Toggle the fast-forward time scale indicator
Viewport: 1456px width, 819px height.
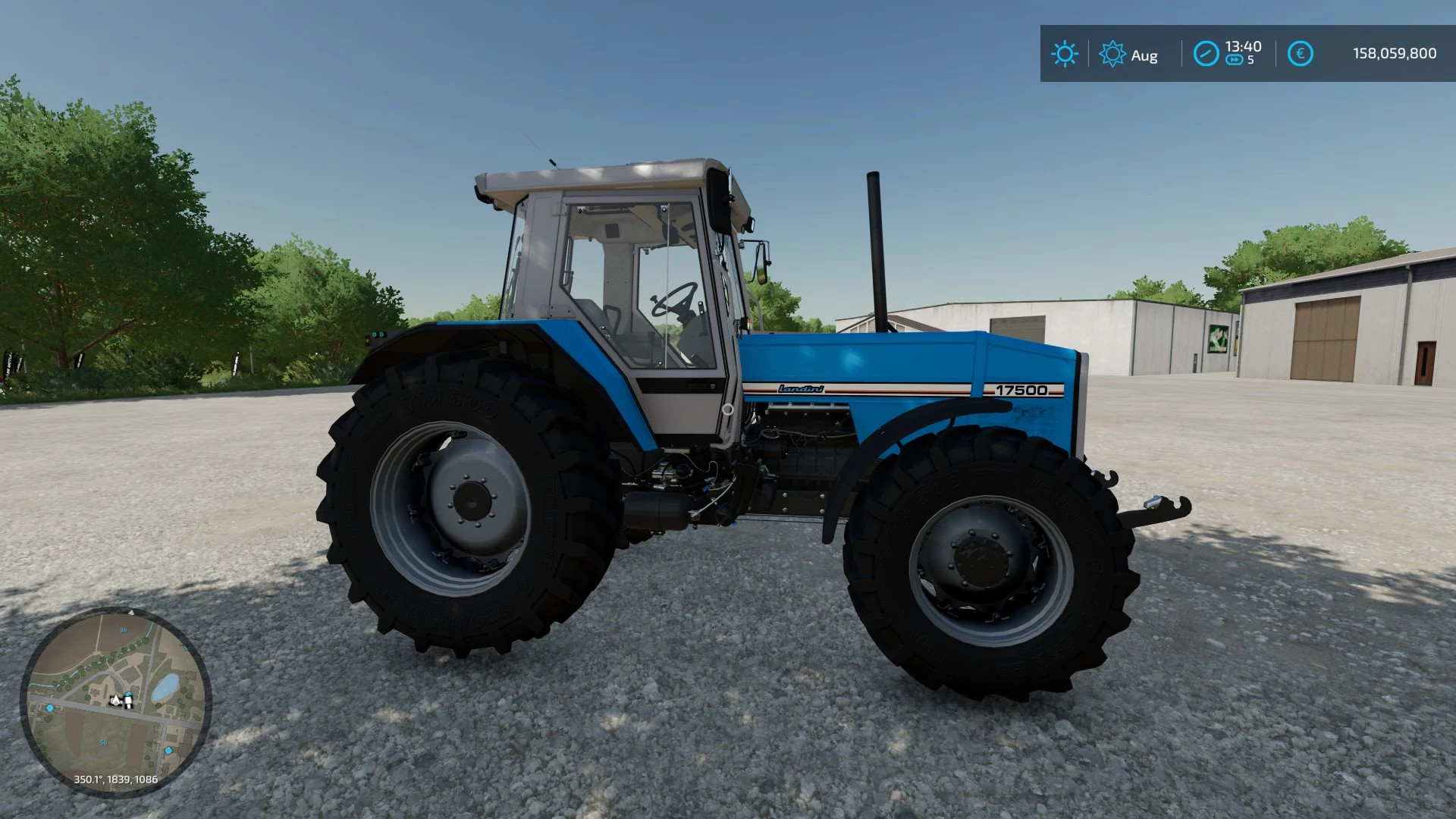[1235, 60]
